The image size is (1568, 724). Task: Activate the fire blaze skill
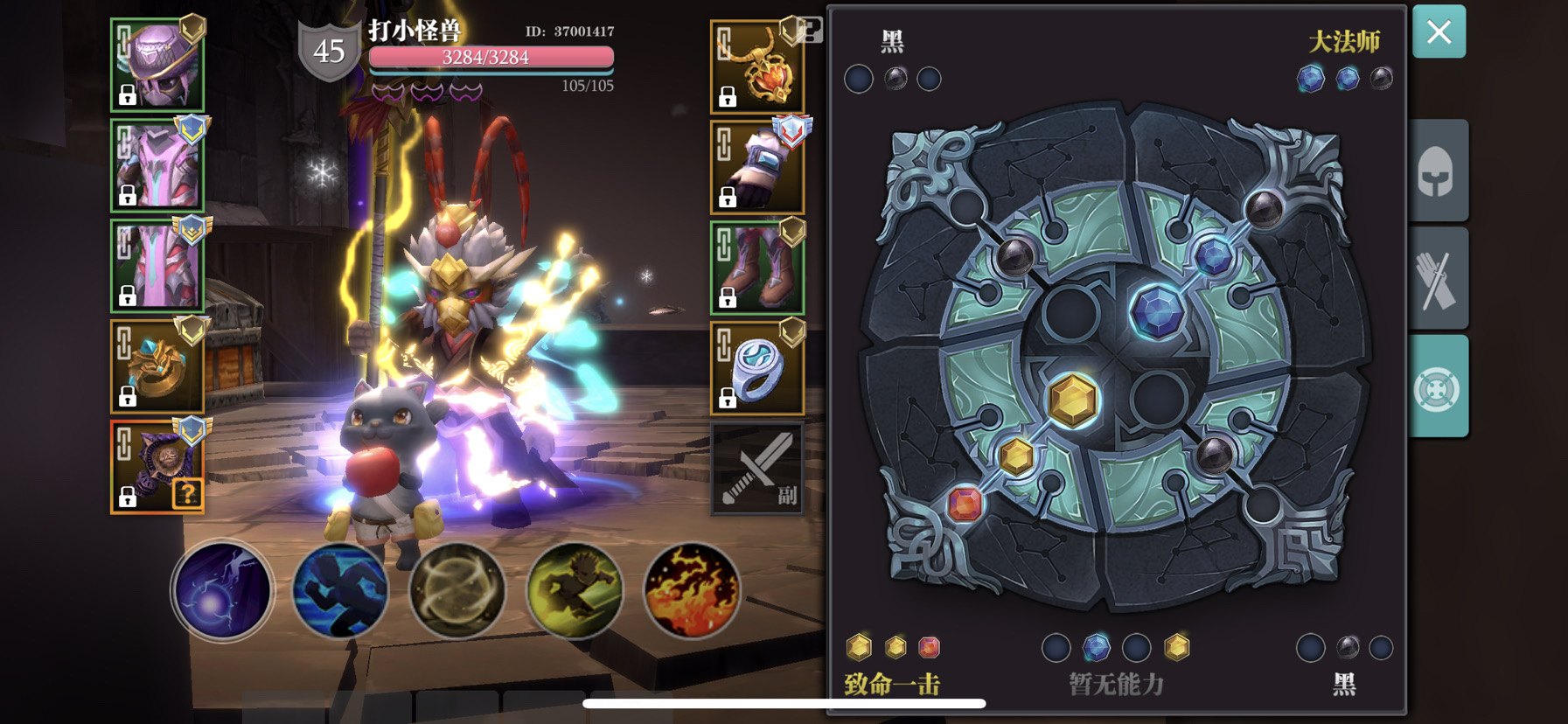tap(692, 590)
